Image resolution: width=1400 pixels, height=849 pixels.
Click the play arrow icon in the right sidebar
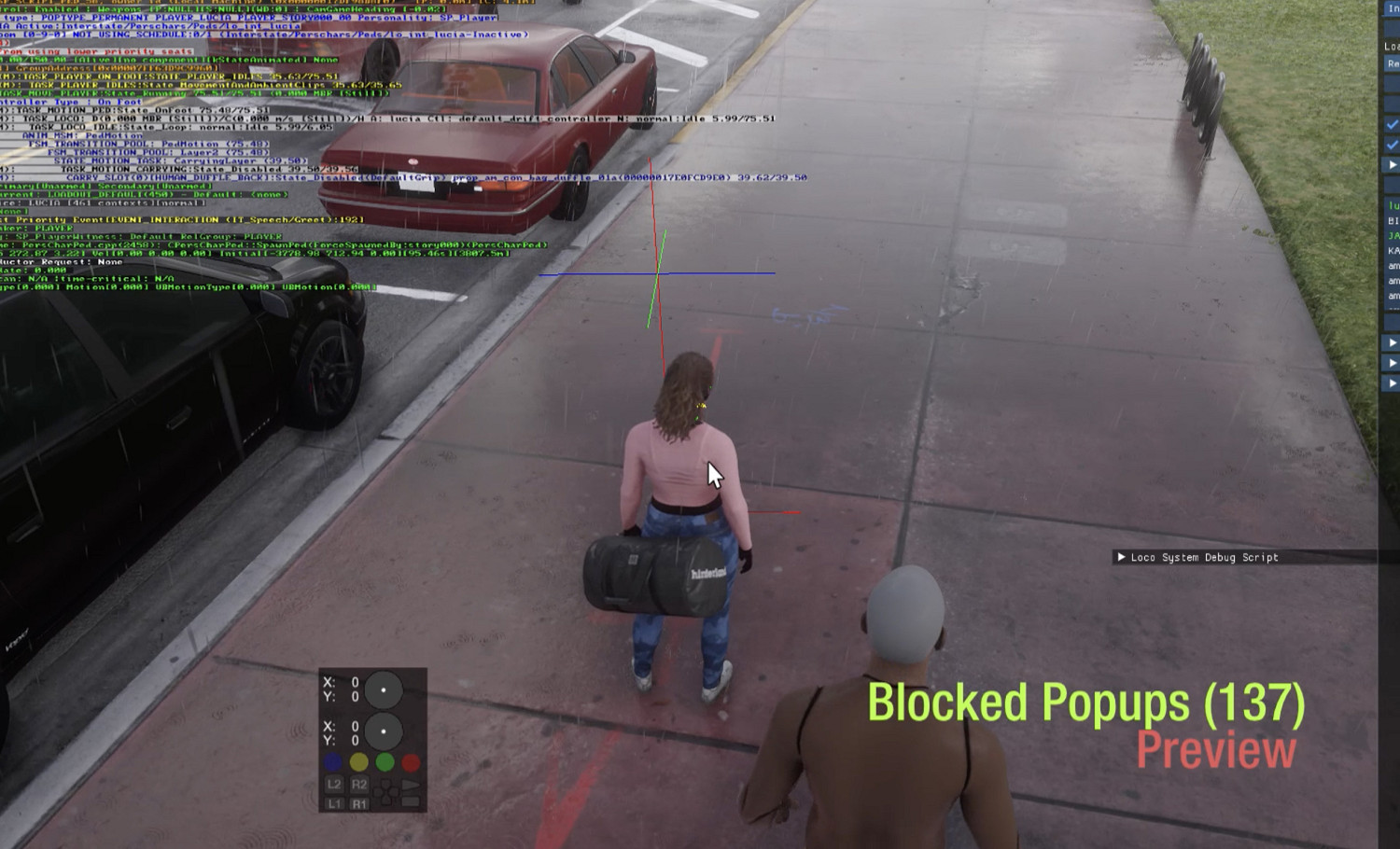[x=1393, y=166]
